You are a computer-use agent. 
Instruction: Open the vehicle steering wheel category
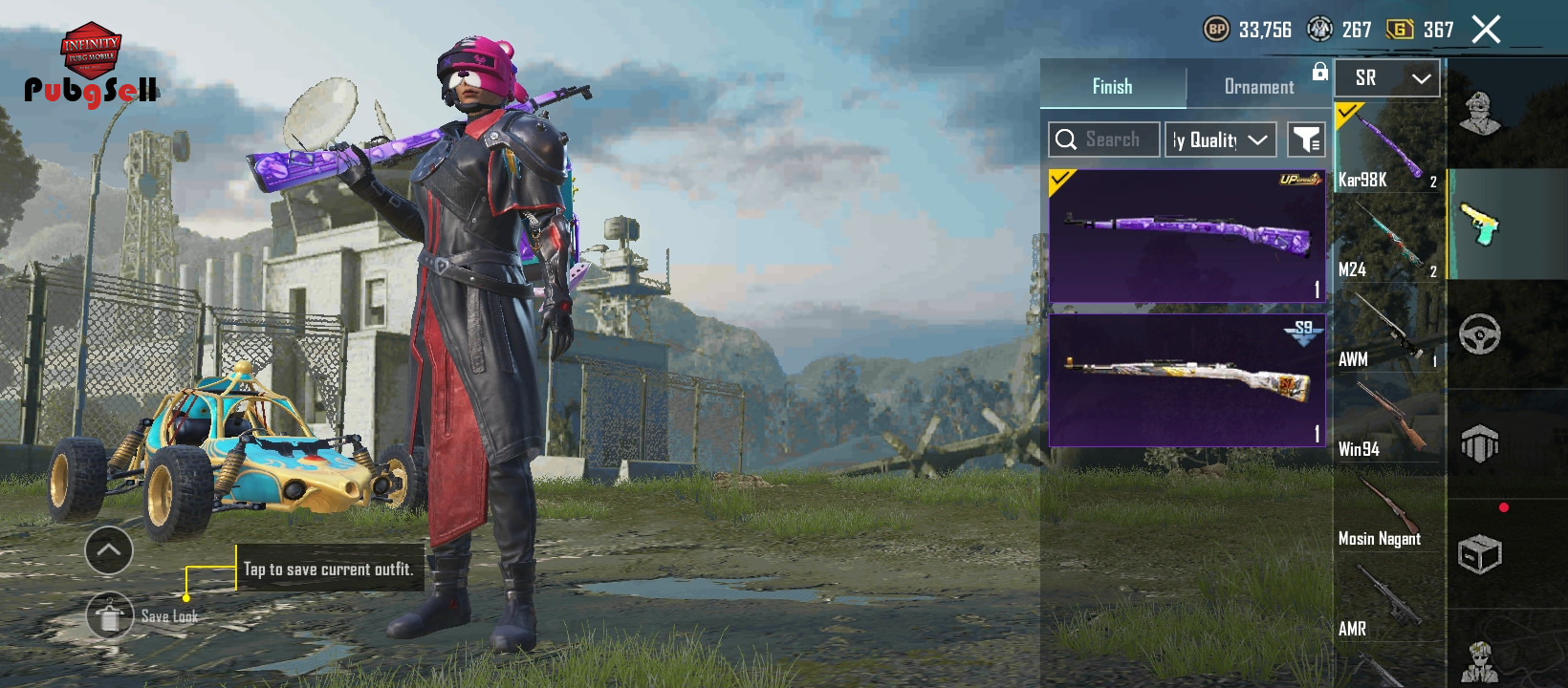tap(1479, 333)
